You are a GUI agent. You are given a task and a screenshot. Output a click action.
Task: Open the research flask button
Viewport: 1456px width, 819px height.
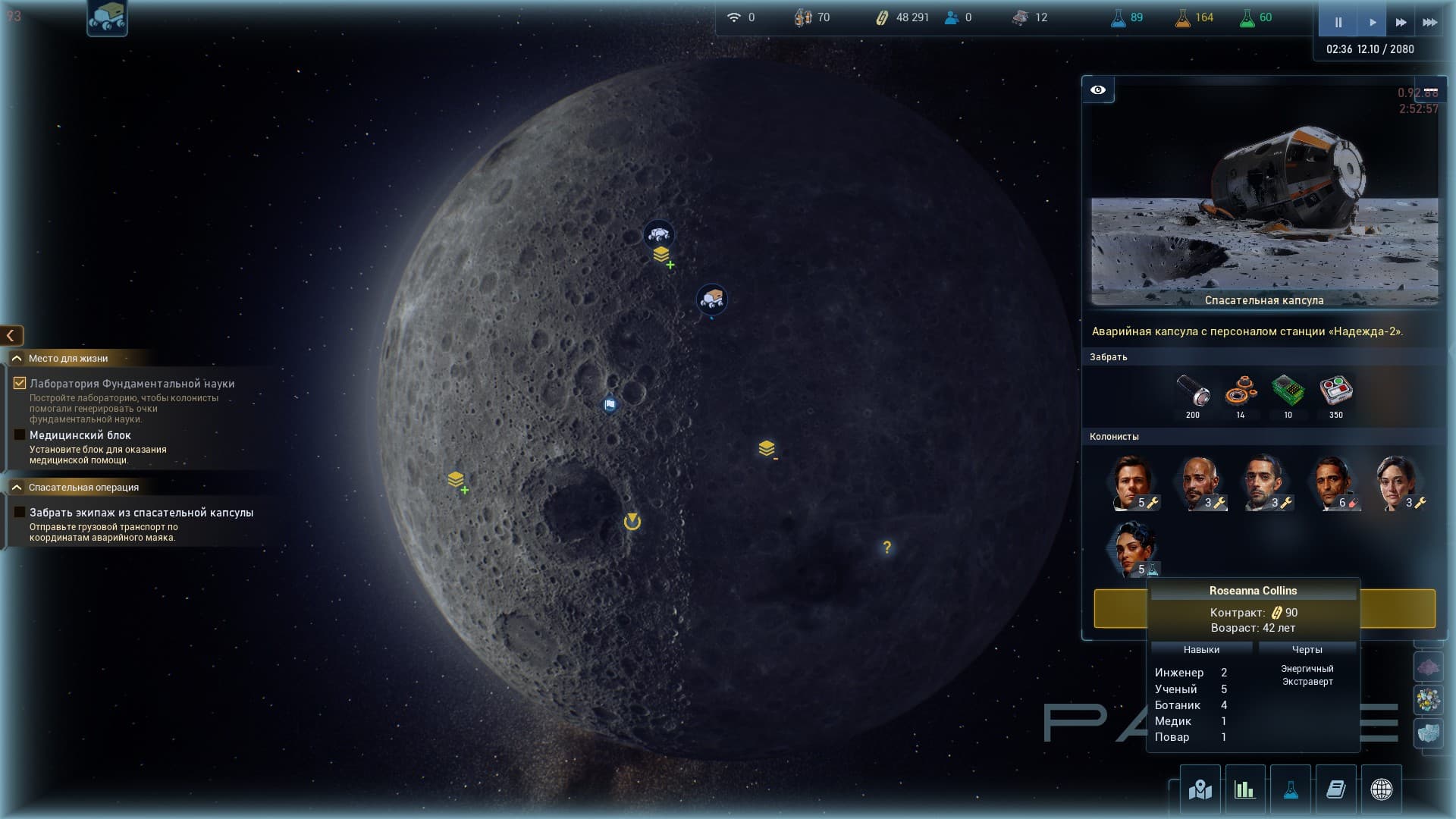(x=1290, y=789)
